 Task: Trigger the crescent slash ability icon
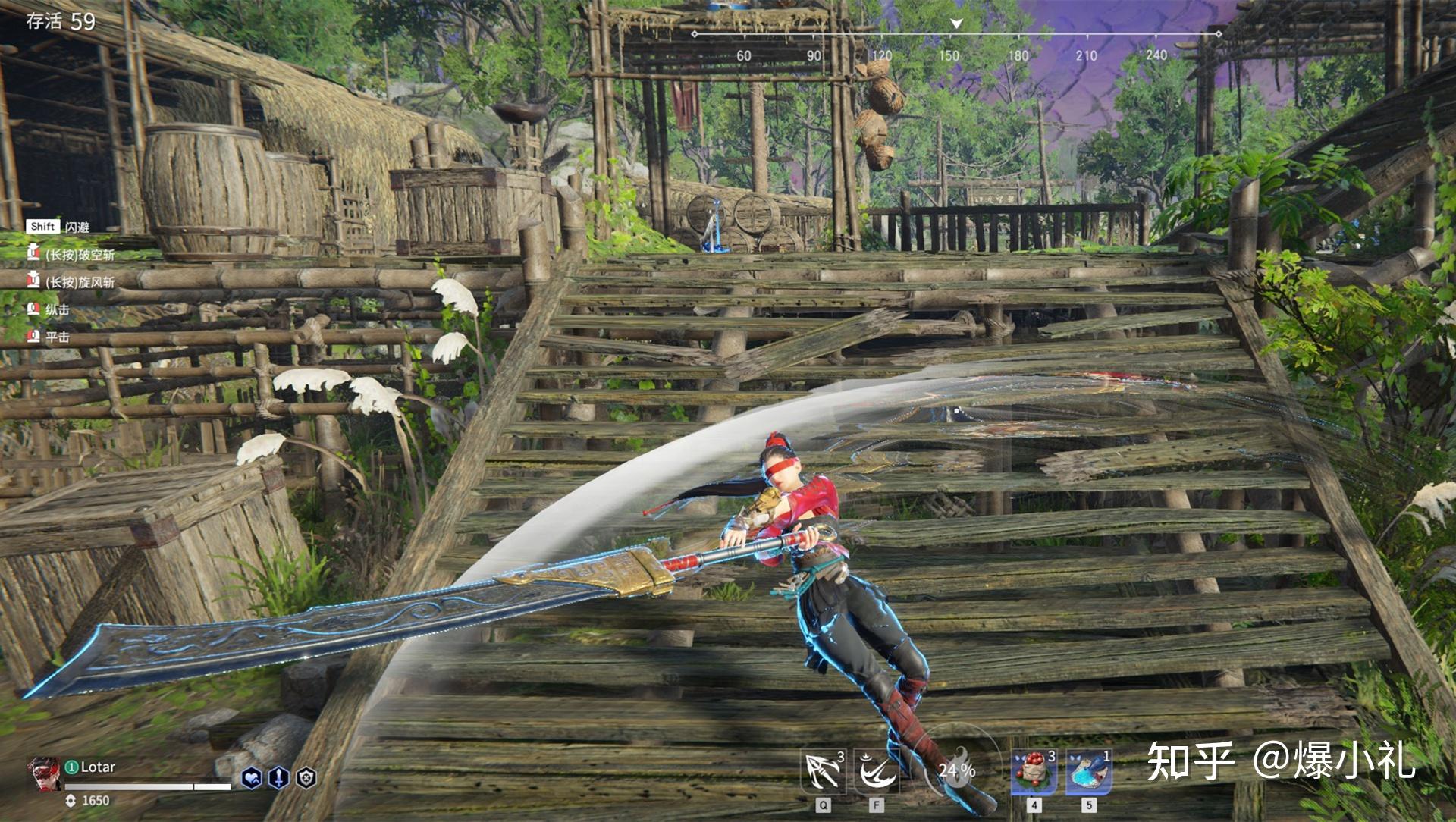coord(877,772)
